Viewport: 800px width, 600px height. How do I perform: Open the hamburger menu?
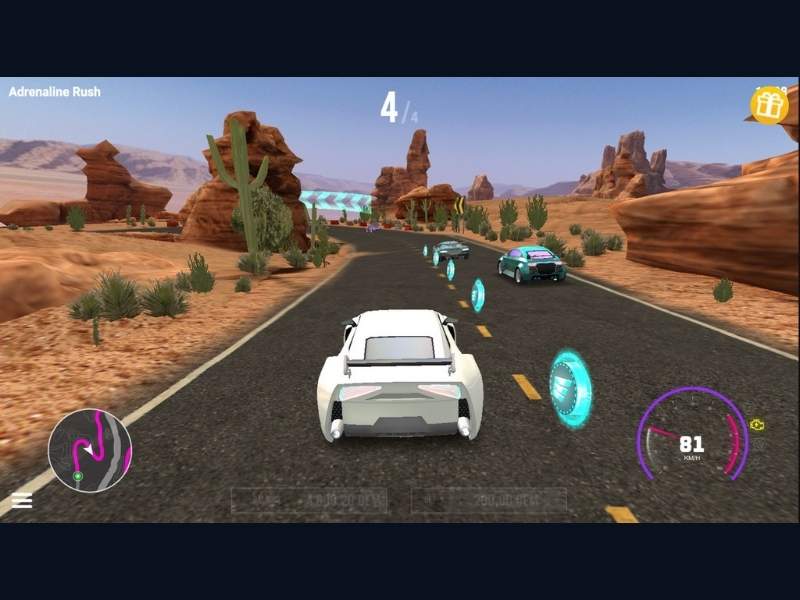22,501
